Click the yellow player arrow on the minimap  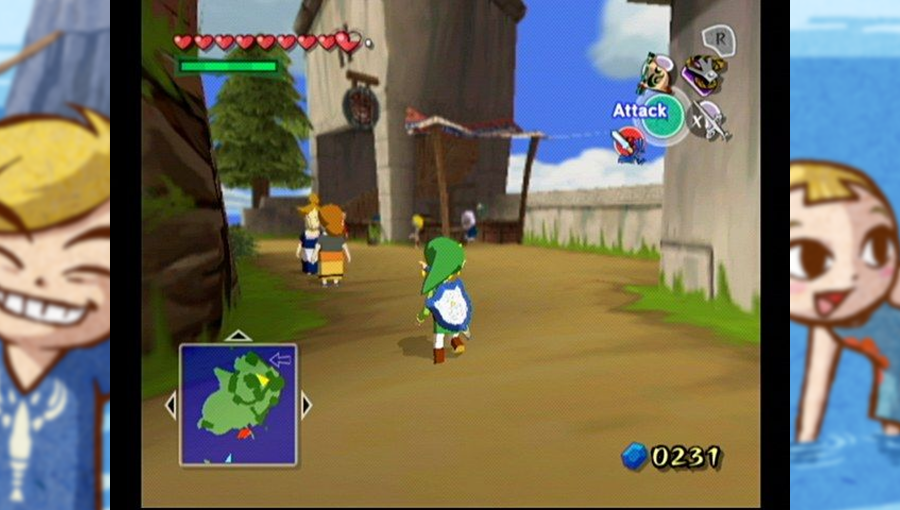[262, 379]
